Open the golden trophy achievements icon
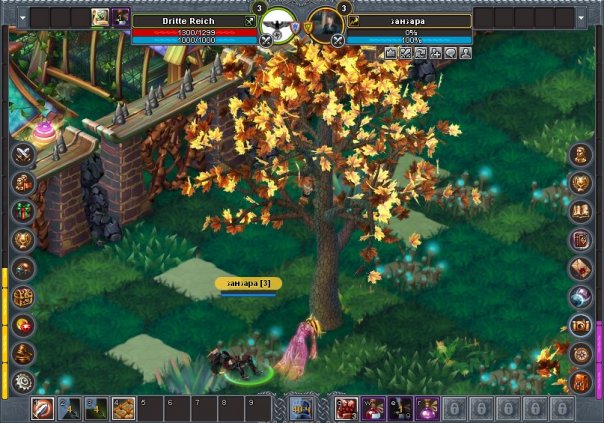This screenshot has height=423, width=604. pos(22,240)
